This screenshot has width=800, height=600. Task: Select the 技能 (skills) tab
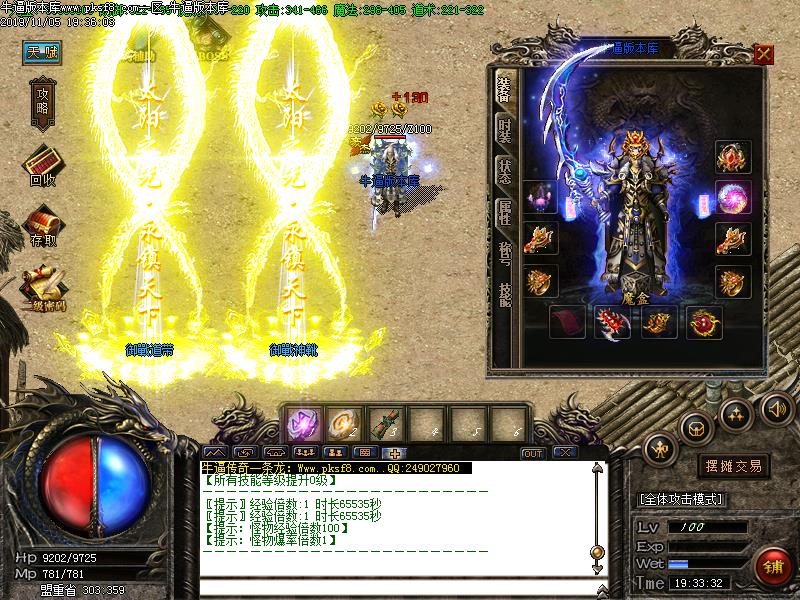pyautogui.click(x=505, y=292)
